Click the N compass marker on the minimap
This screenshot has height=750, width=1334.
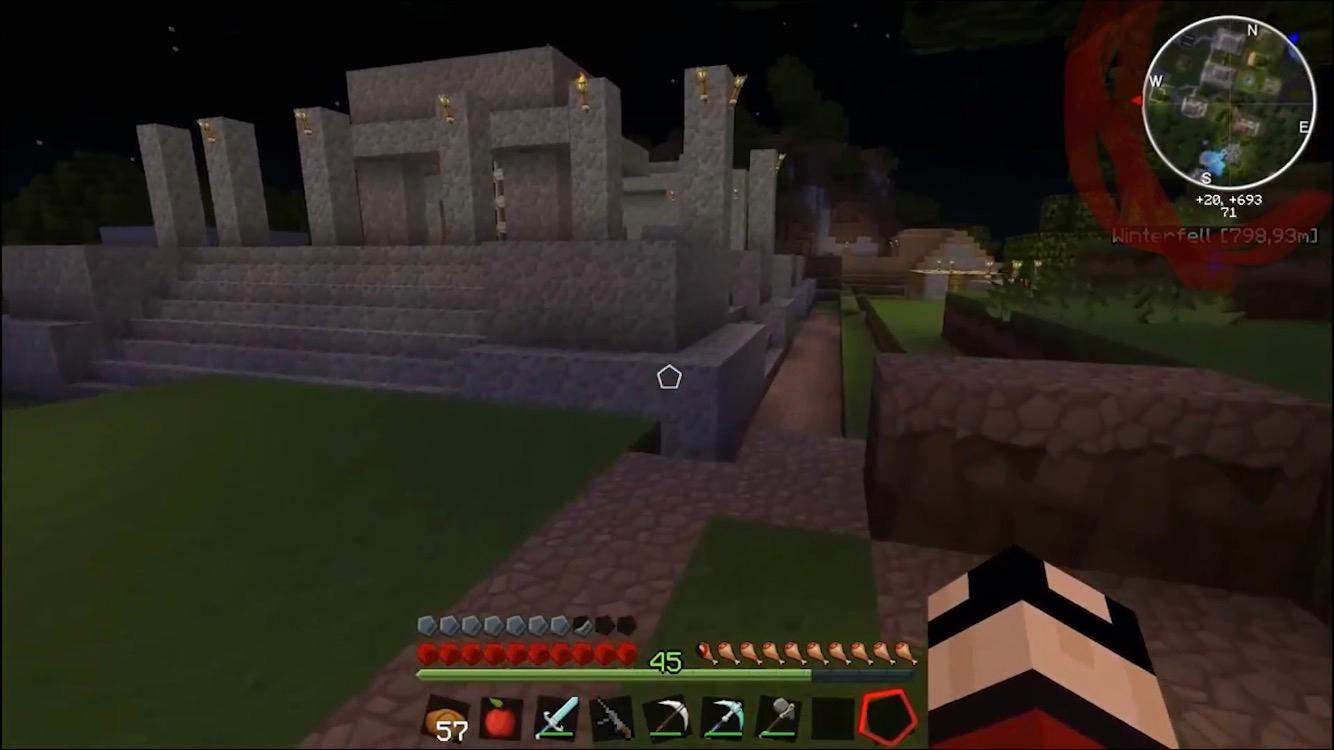pos(1251,32)
